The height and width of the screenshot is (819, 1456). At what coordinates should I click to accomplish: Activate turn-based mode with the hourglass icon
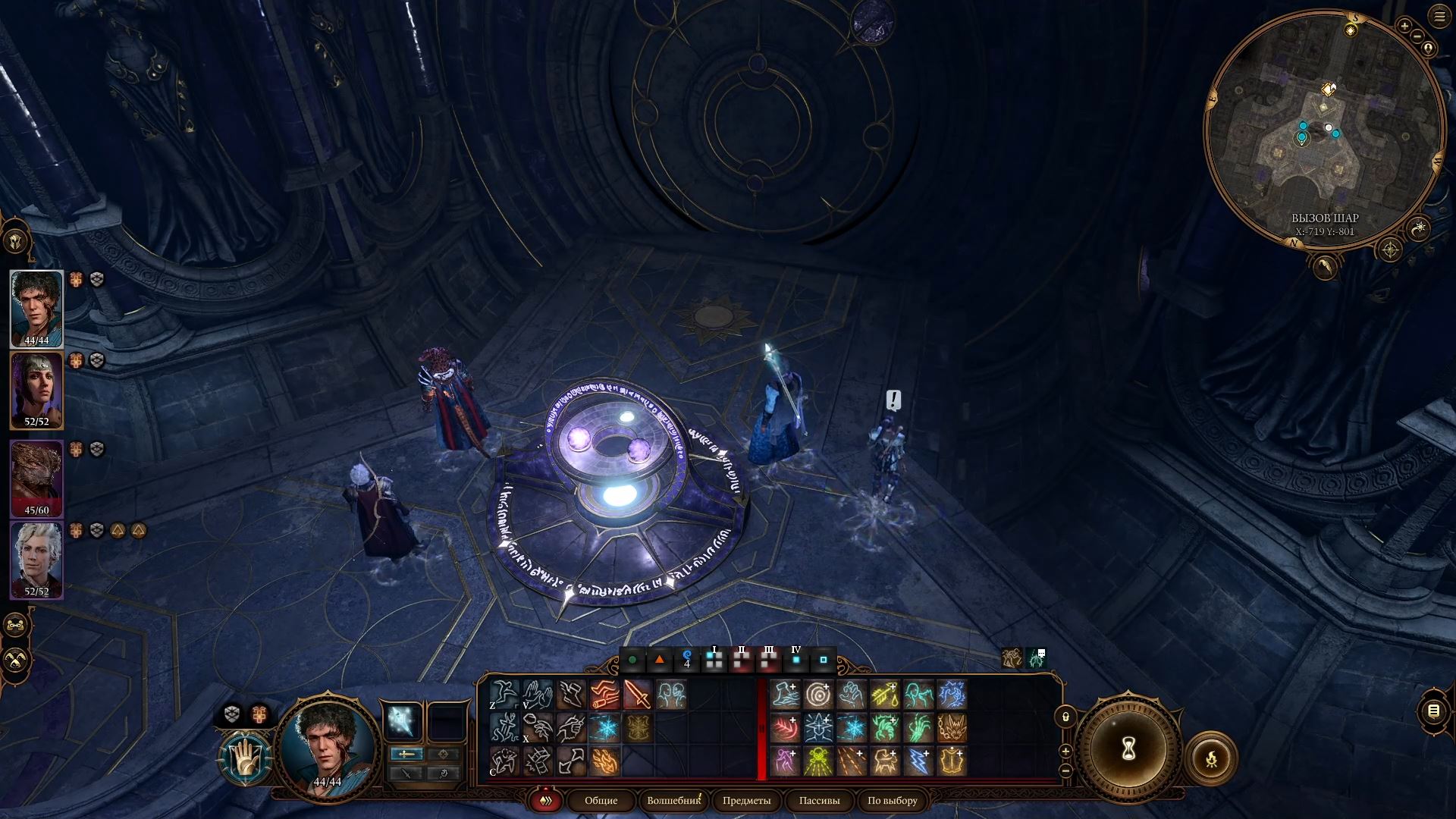[1128, 749]
